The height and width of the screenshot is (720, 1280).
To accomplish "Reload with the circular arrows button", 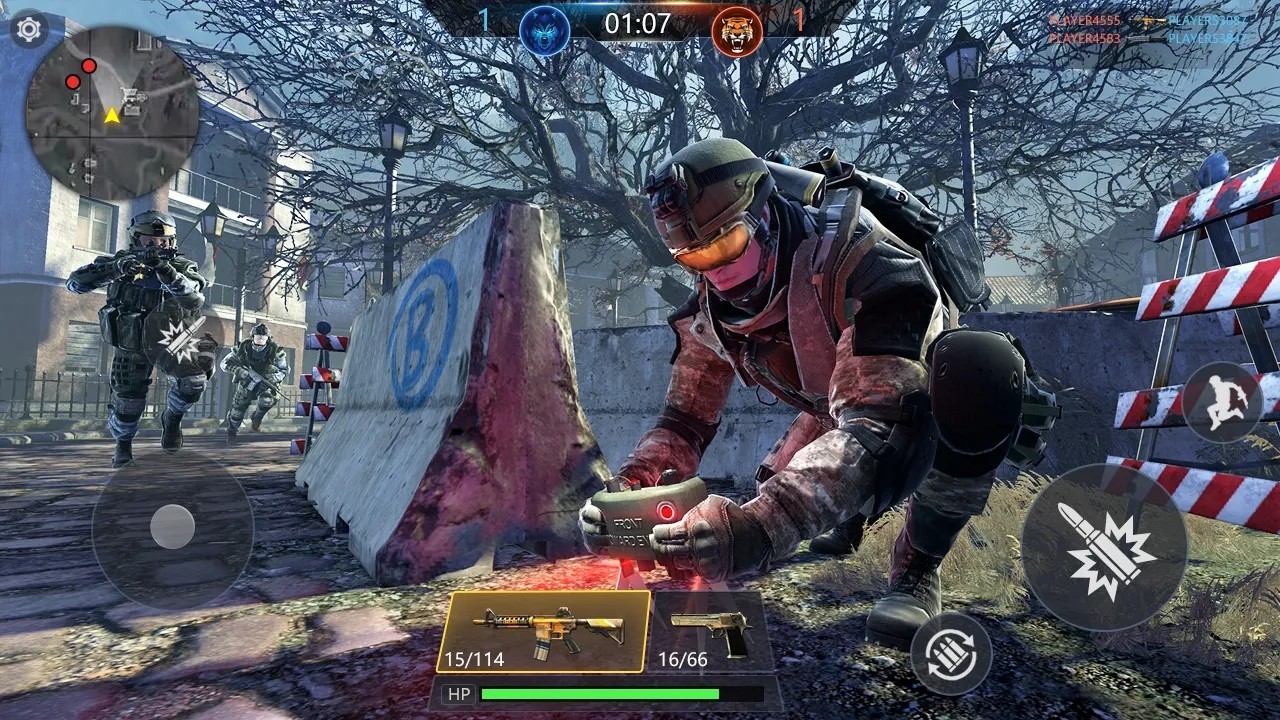I will 951,653.
